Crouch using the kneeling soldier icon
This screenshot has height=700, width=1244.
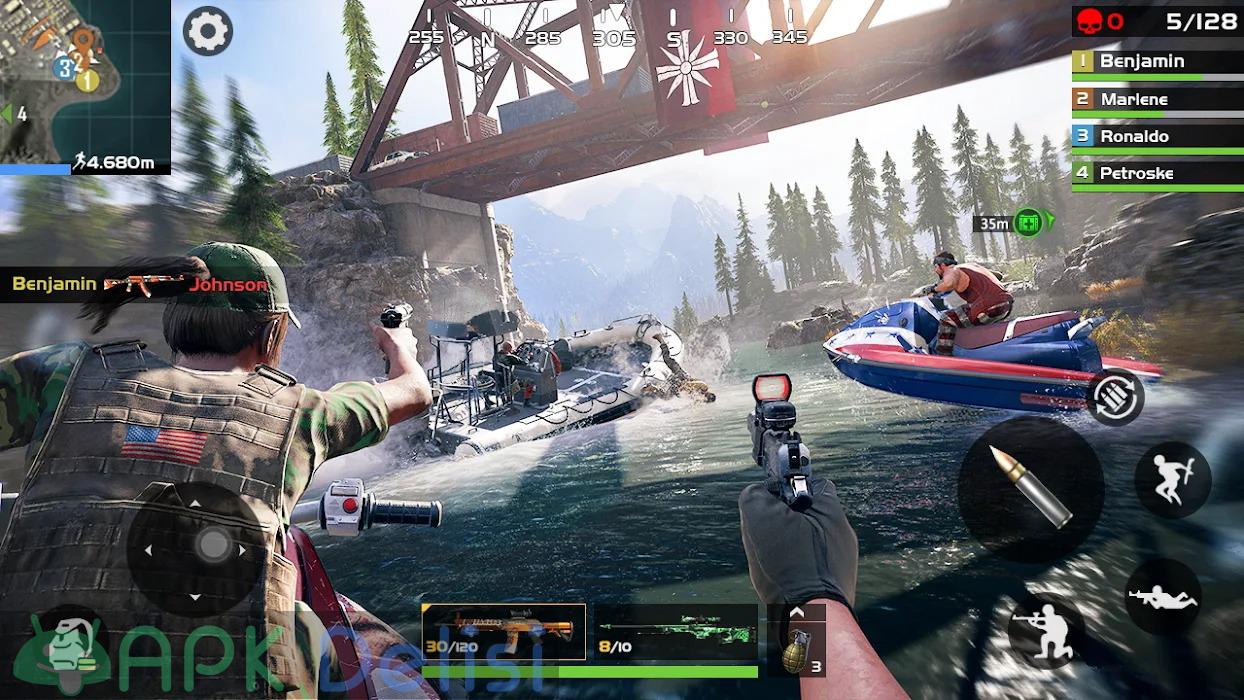[1046, 631]
